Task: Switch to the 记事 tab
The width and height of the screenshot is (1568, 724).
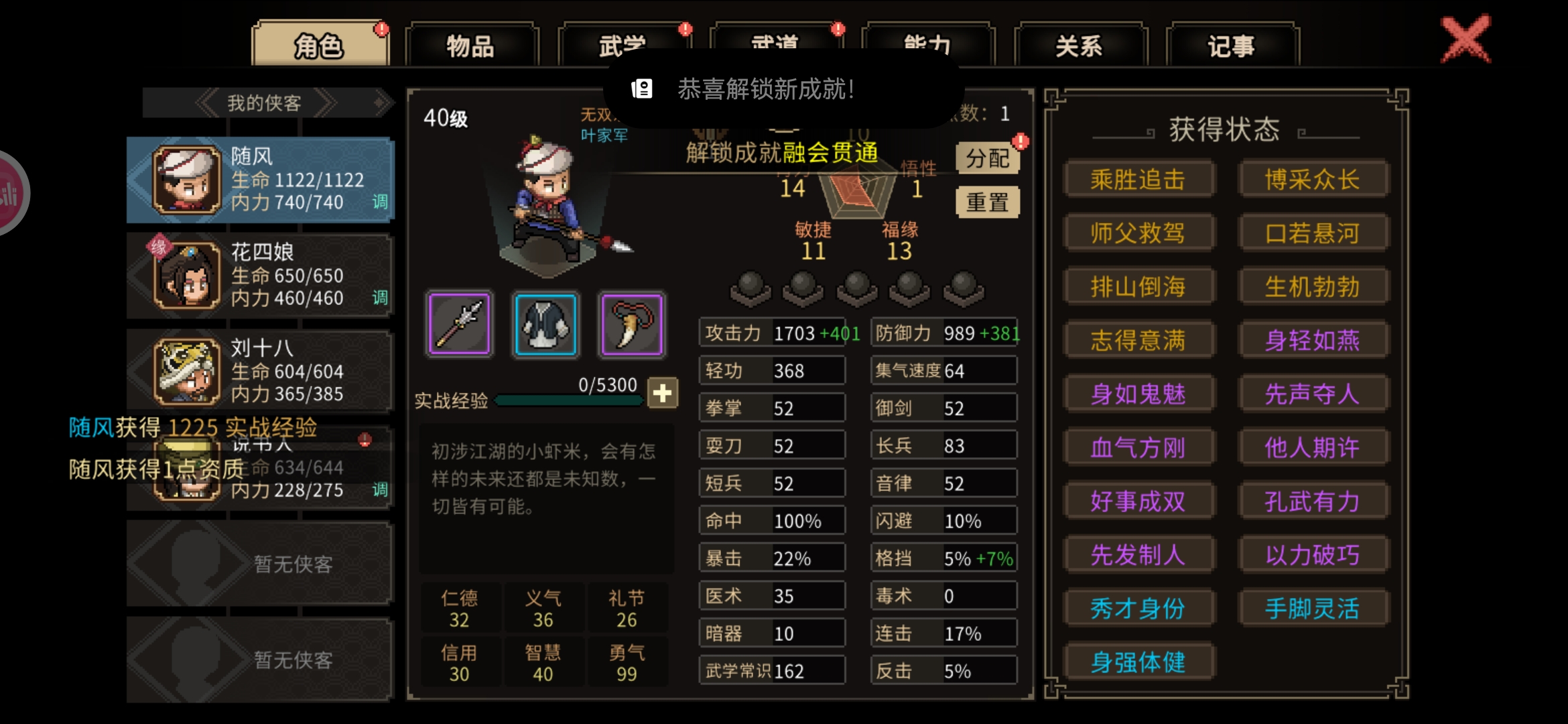Action: click(1232, 46)
